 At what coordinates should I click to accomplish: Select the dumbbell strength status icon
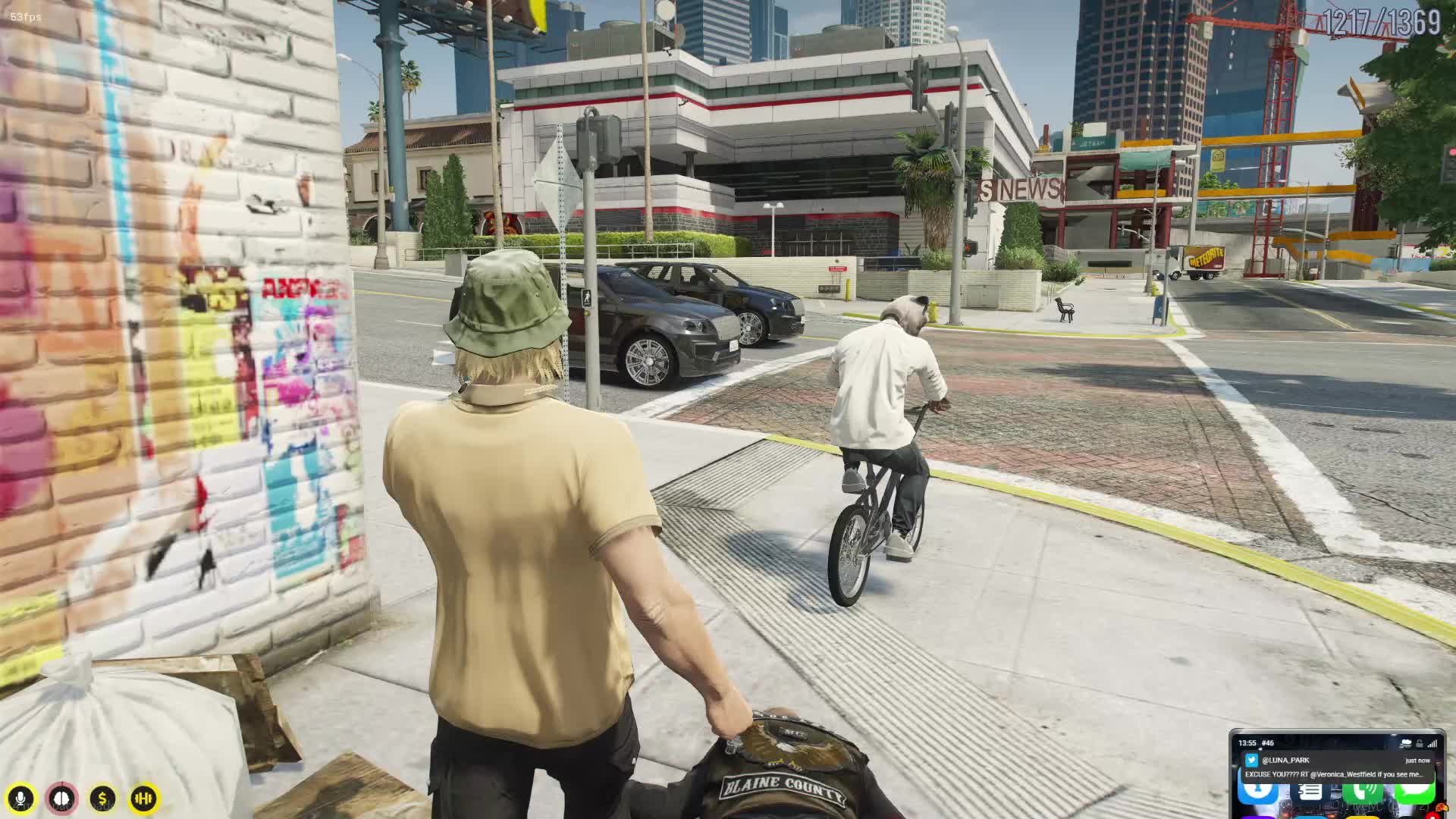tap(143, 798)
